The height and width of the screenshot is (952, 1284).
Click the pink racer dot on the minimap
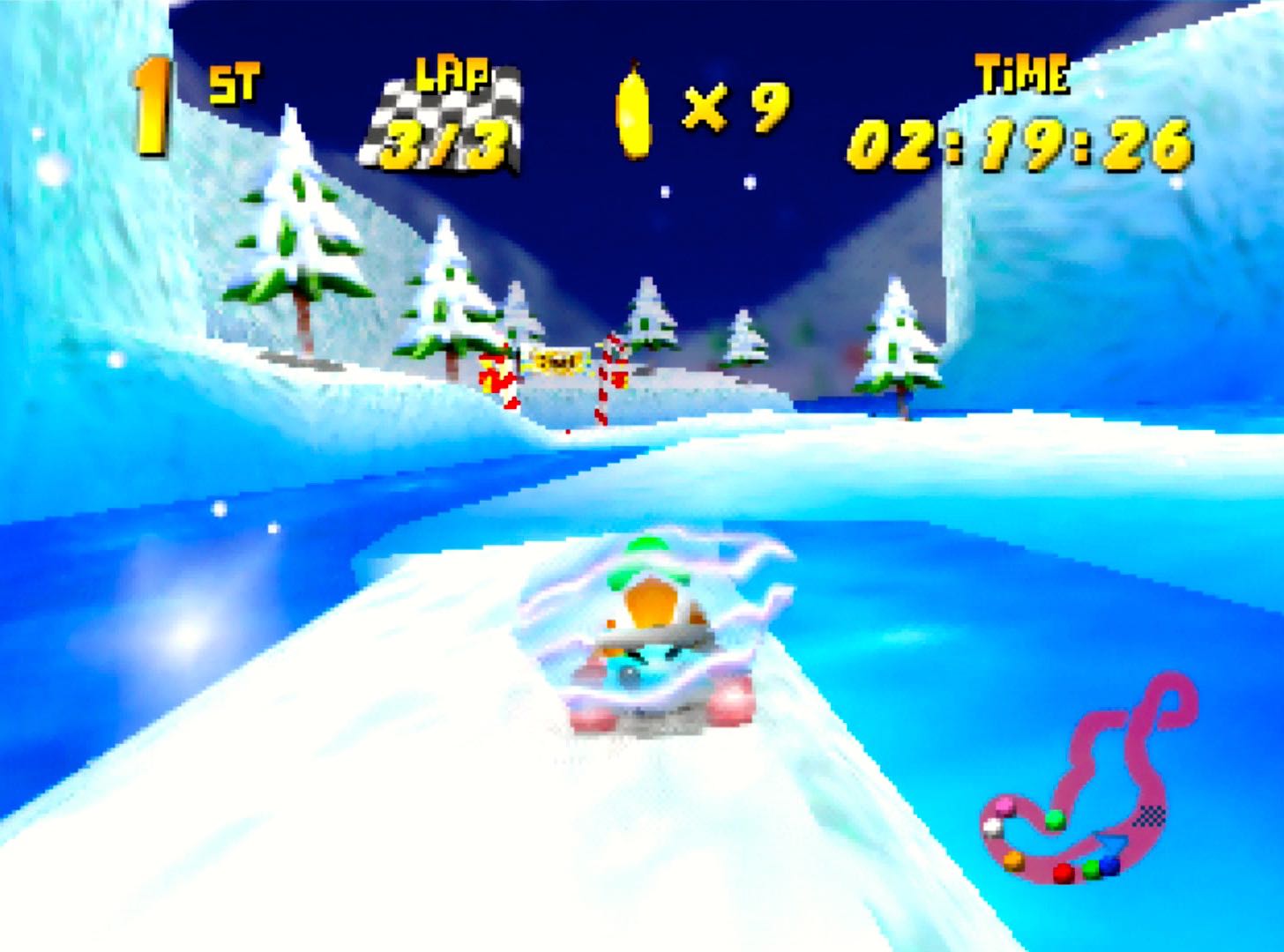tap(1004, 807)
